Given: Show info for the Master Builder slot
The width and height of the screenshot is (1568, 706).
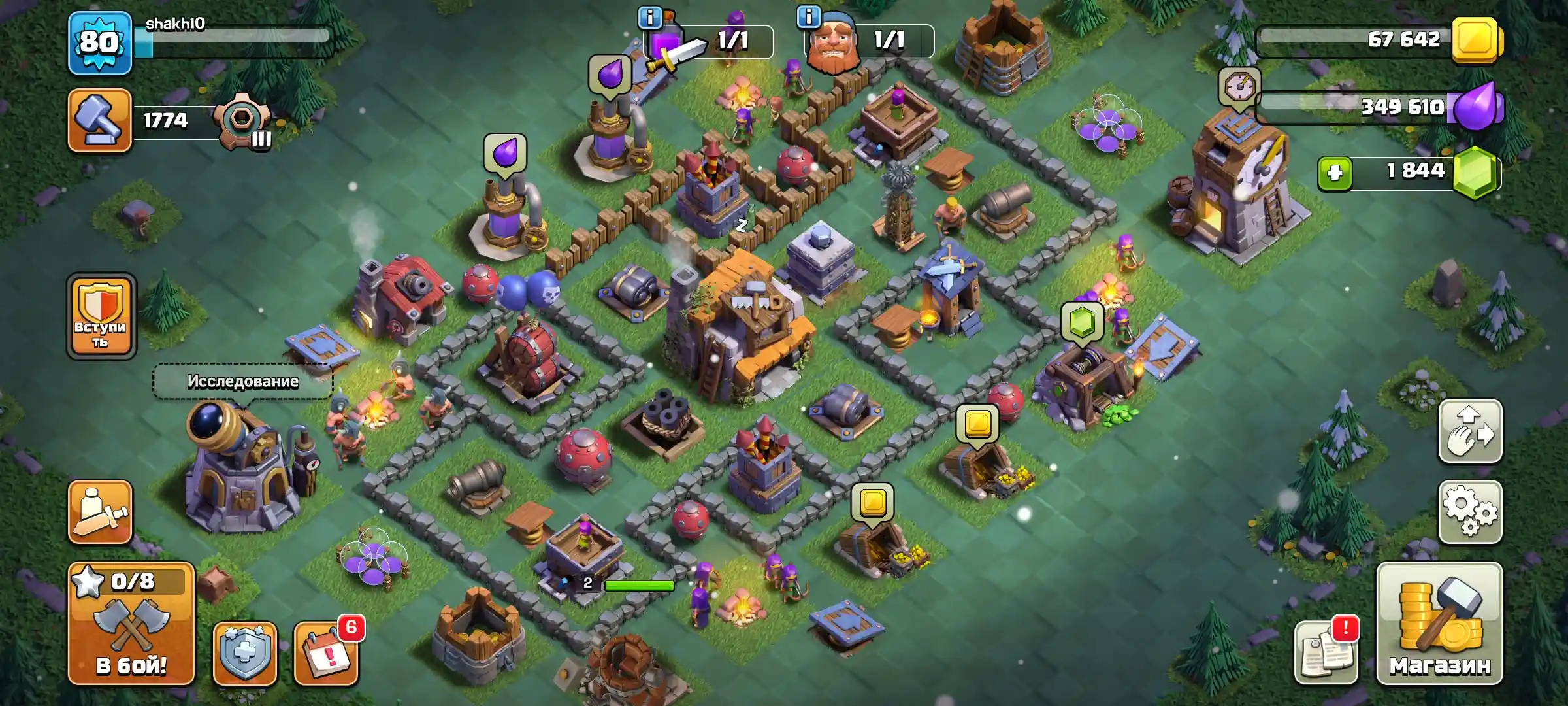Looking at the screenshot, I should tap(809, 16).
